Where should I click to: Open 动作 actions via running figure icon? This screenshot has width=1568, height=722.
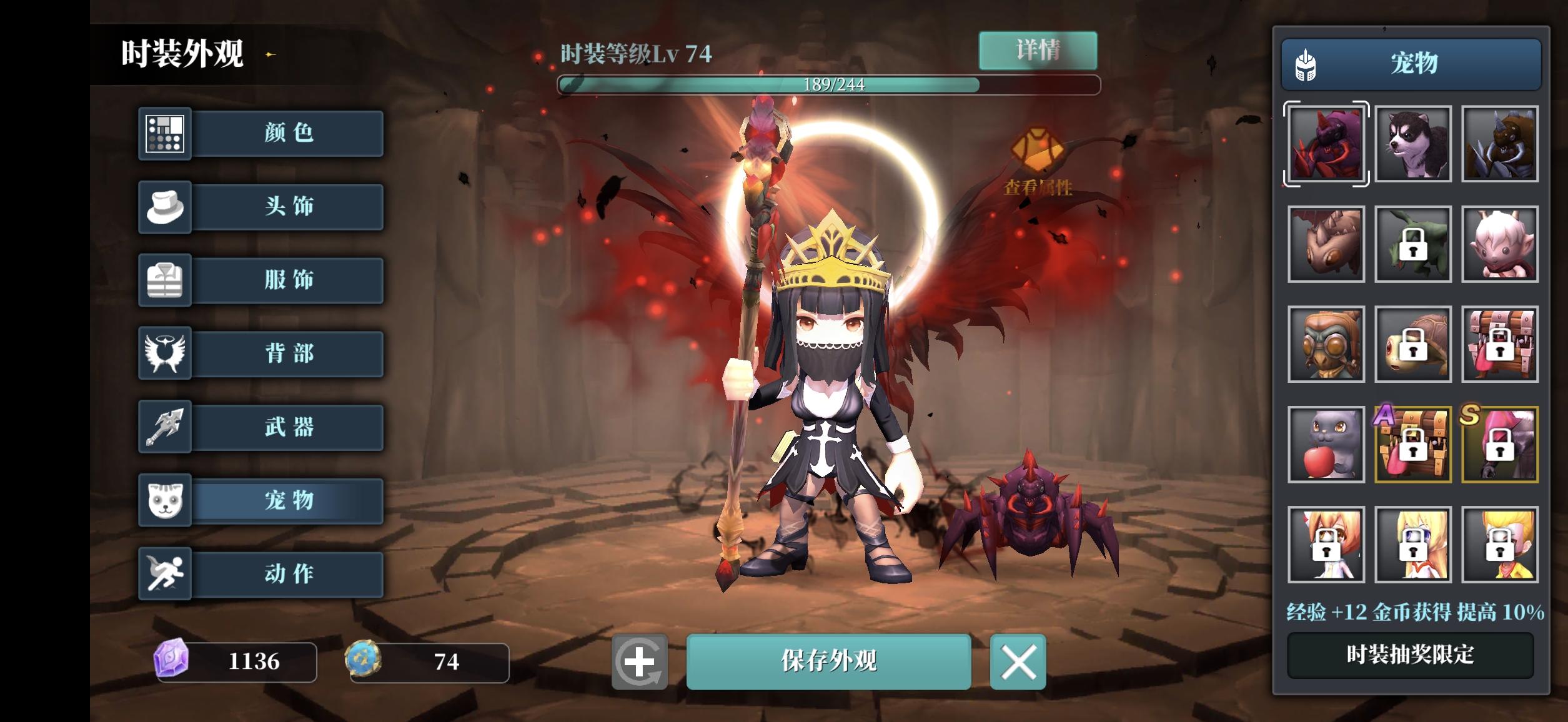pos(166,574)
